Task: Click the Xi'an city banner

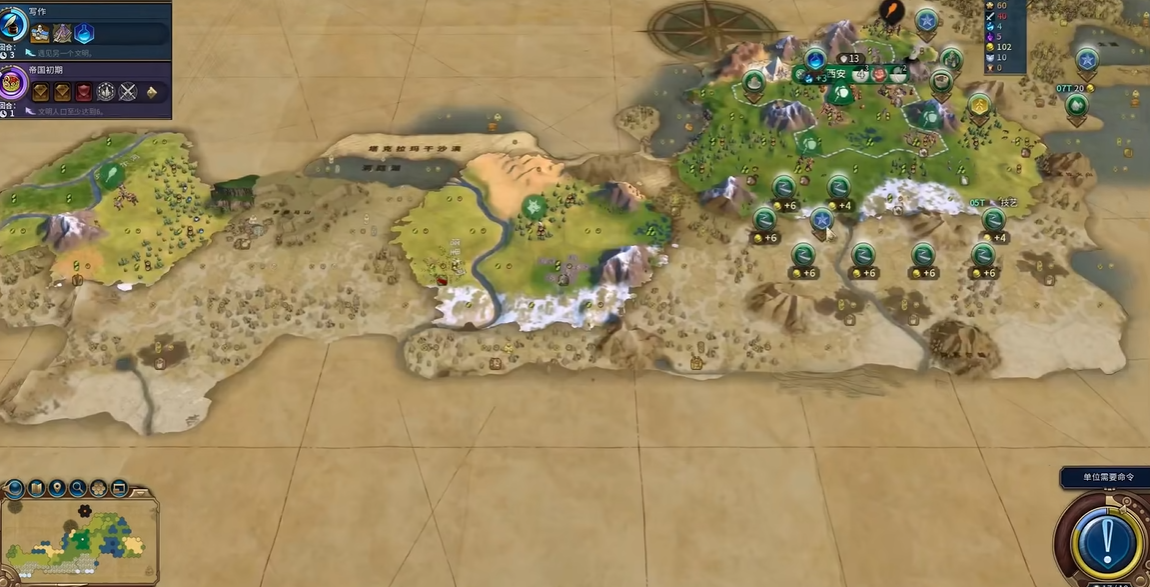Action: point(836,73)
